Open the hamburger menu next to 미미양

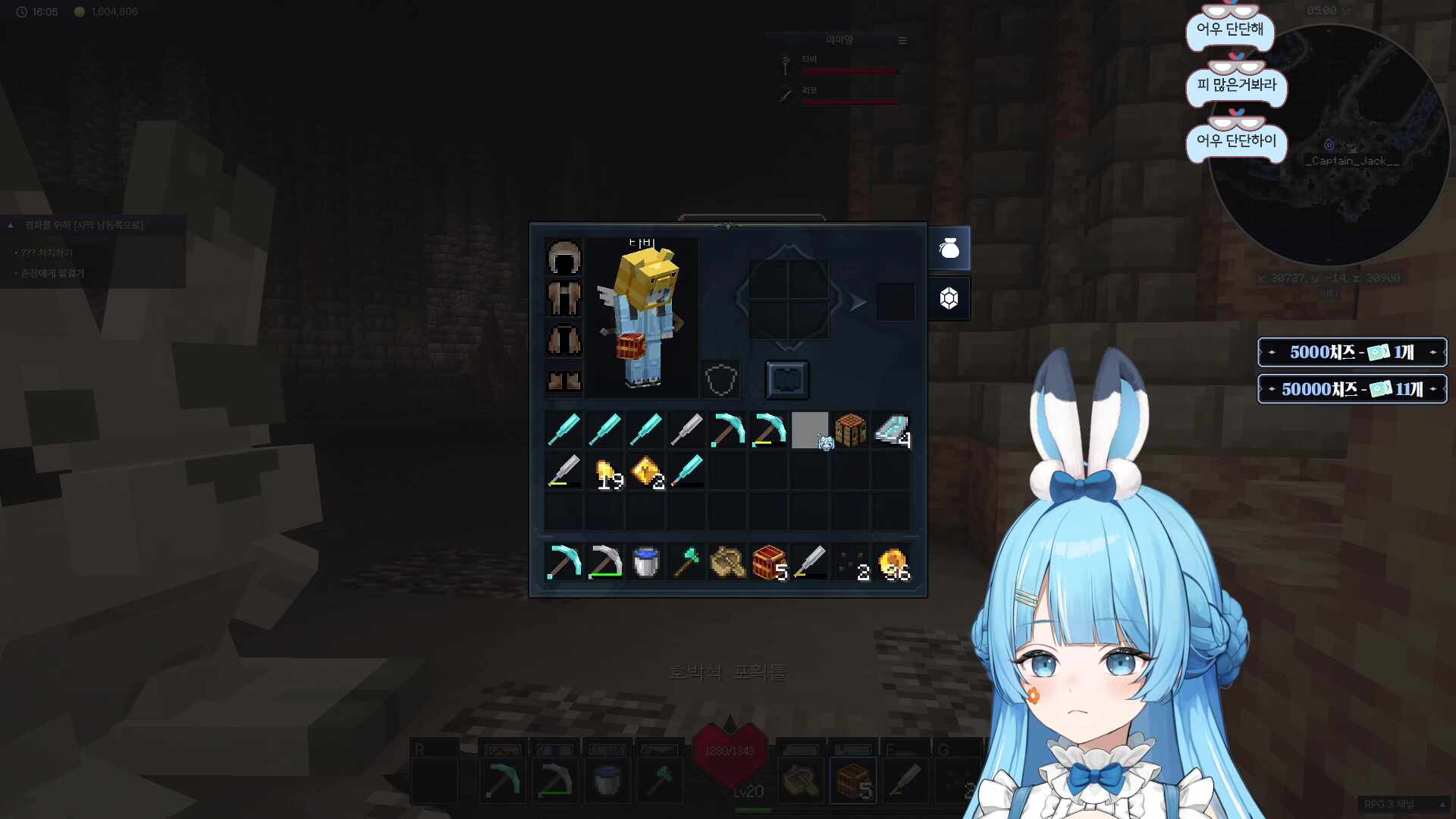[902, 40]
